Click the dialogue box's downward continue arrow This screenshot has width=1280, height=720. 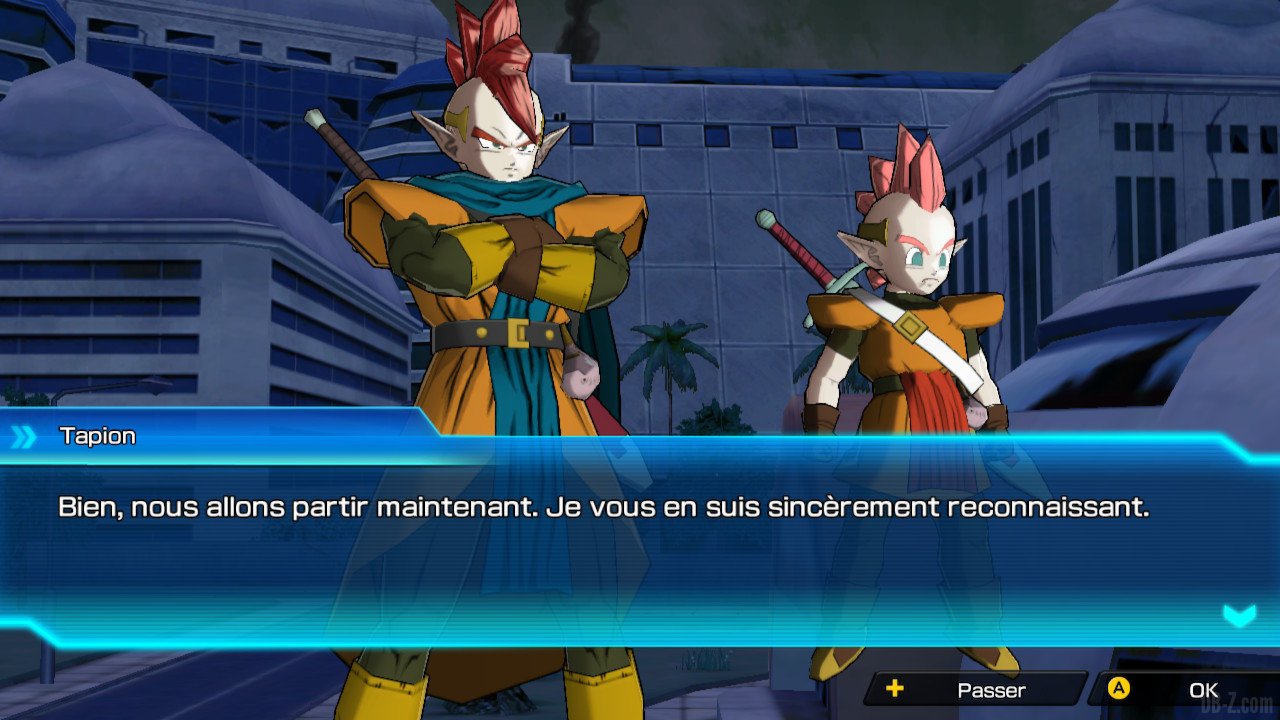pos(1239,615)
